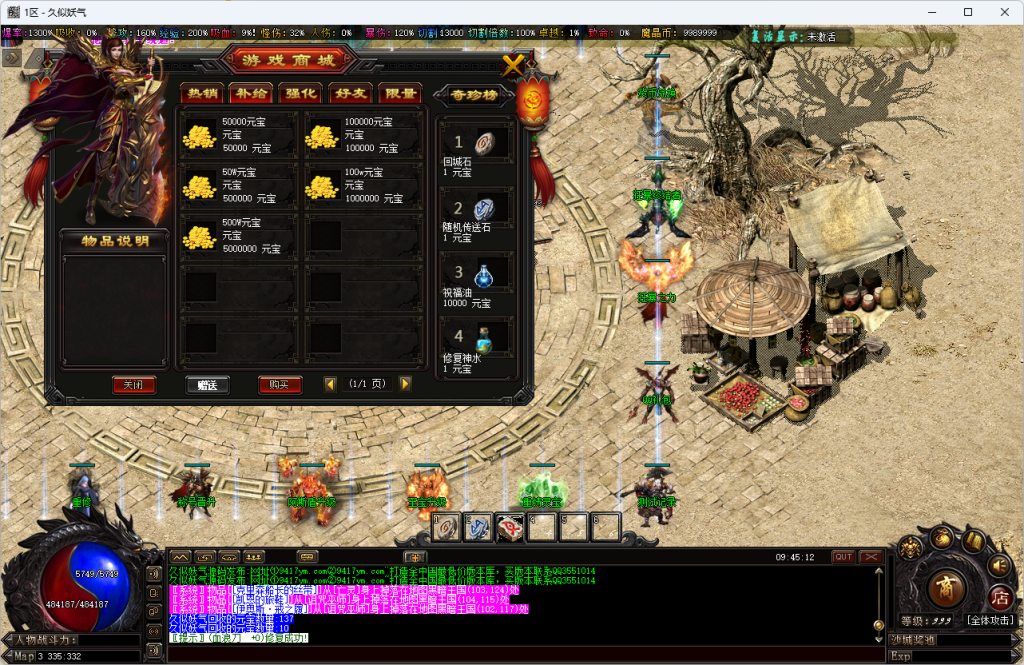This screenshot has height=665, width=1024.
Task: Switch to the 好友 shop tab
Action: click(x=350, y=93)
